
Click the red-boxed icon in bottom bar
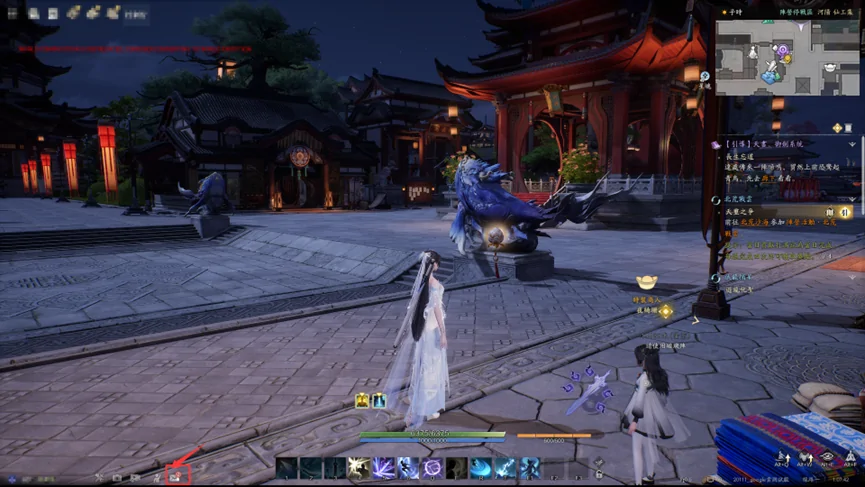coord(176,477)
